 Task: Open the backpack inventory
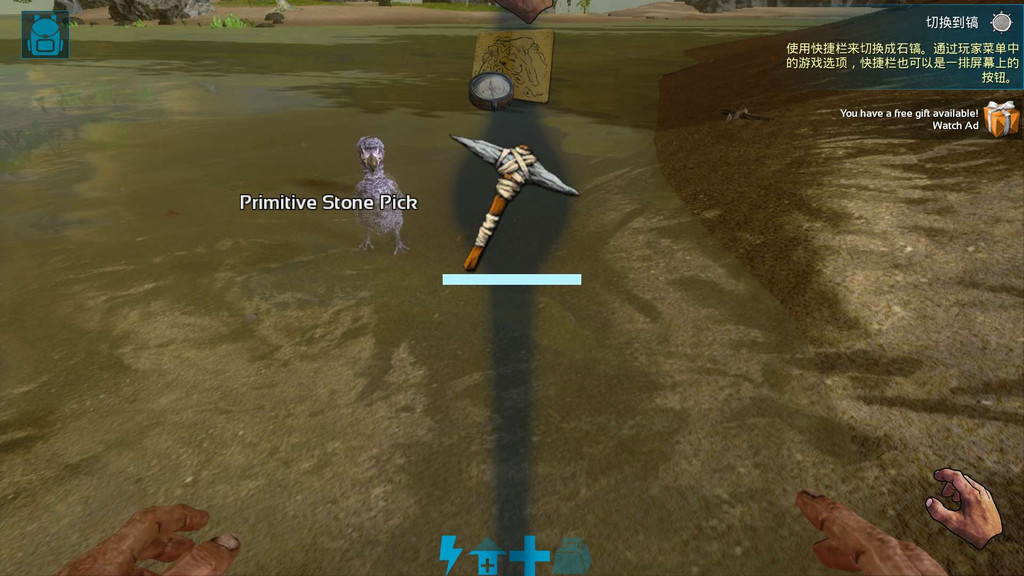coord(45,35)
